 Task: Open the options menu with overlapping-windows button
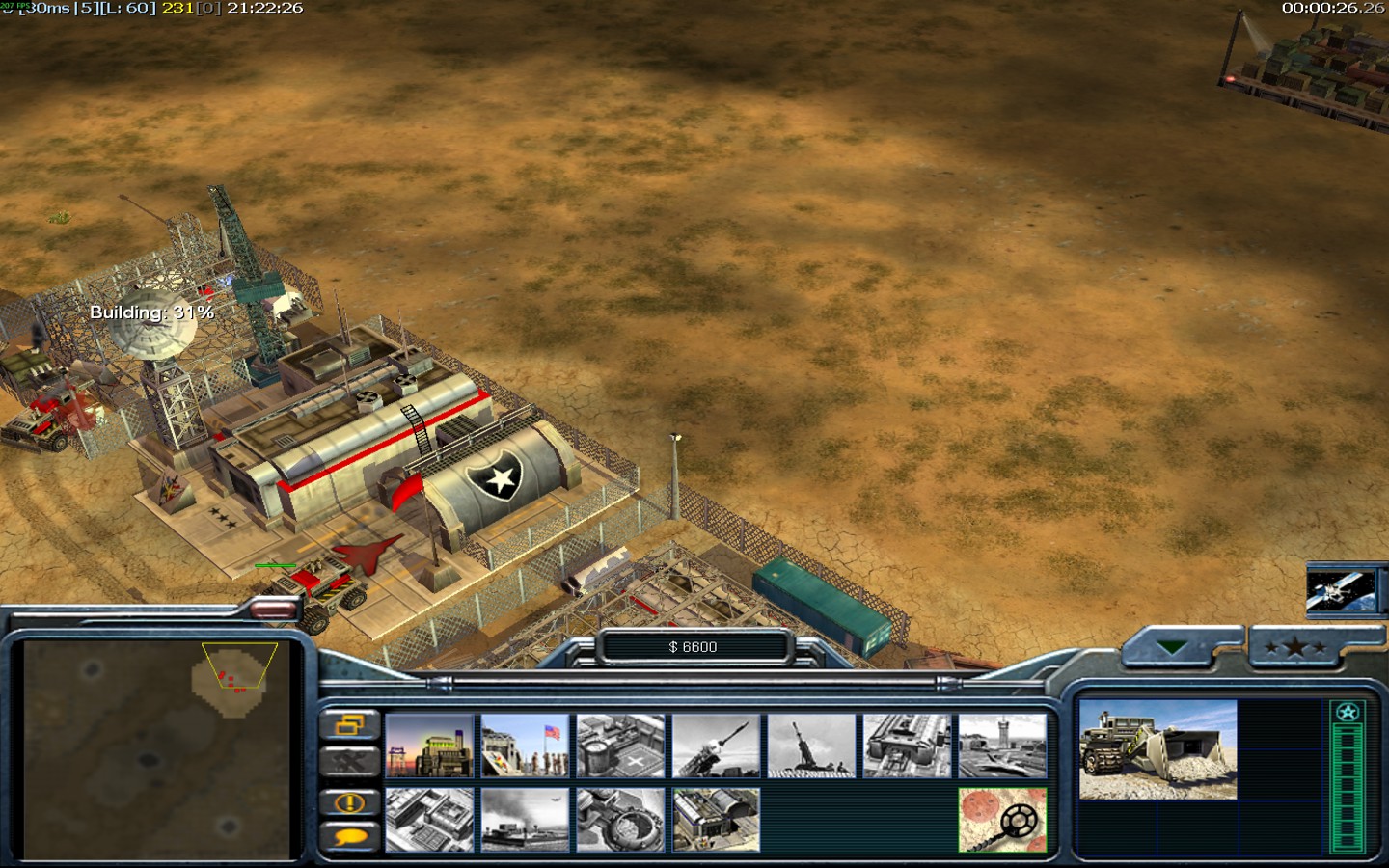(x=349, y=724)
